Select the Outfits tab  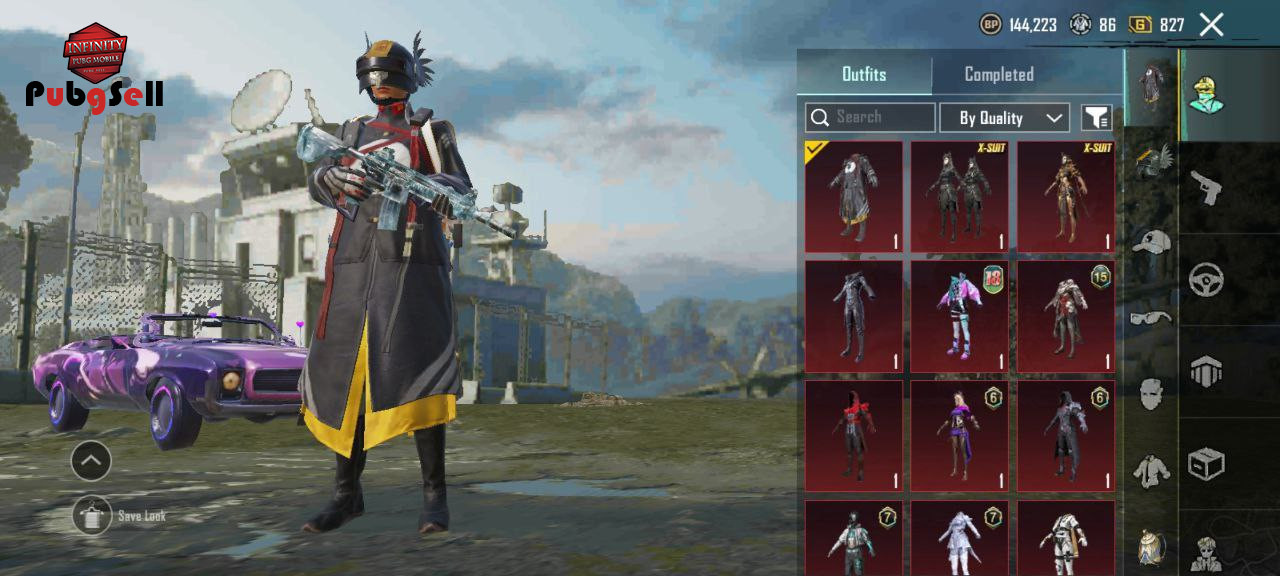[x=864, y=74]
